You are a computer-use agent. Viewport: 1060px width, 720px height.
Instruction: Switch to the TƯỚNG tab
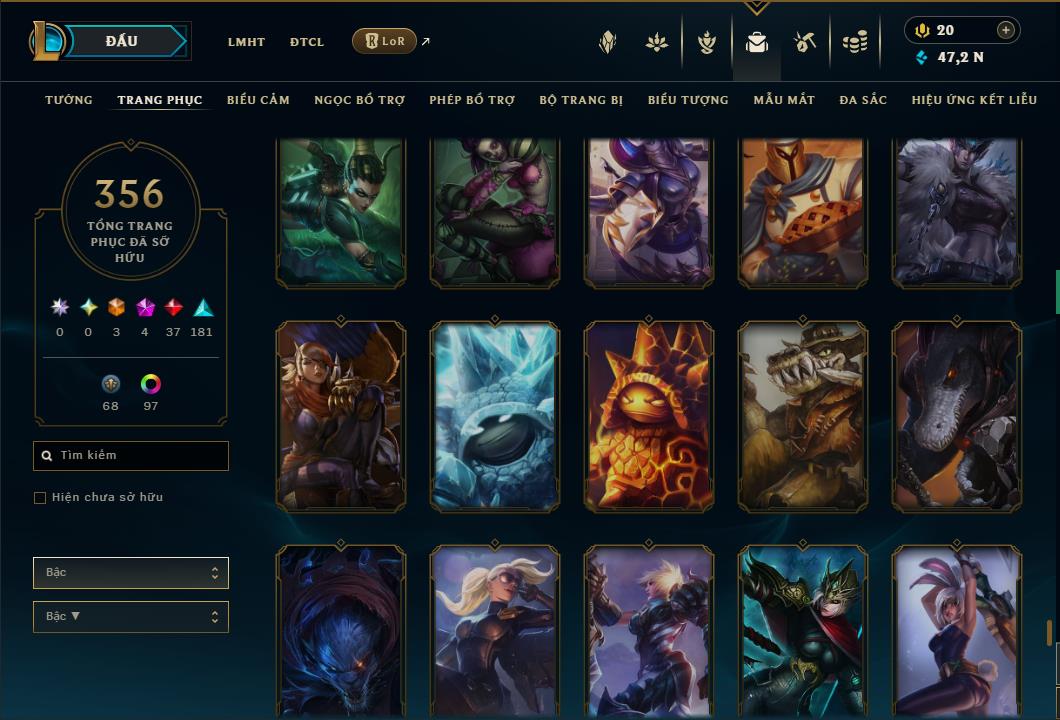click(x=69, y=100)
